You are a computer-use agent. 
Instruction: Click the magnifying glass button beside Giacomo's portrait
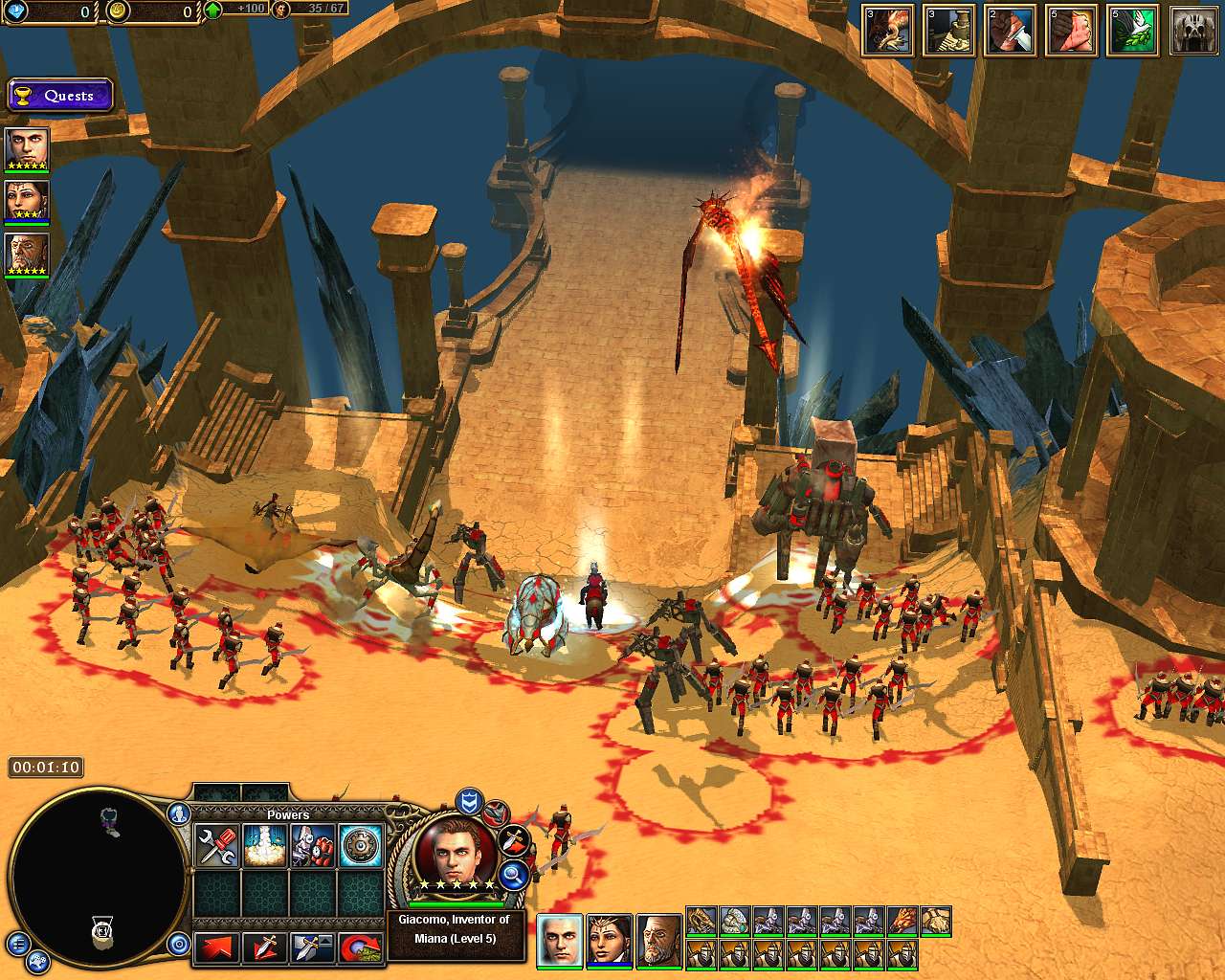514,874
